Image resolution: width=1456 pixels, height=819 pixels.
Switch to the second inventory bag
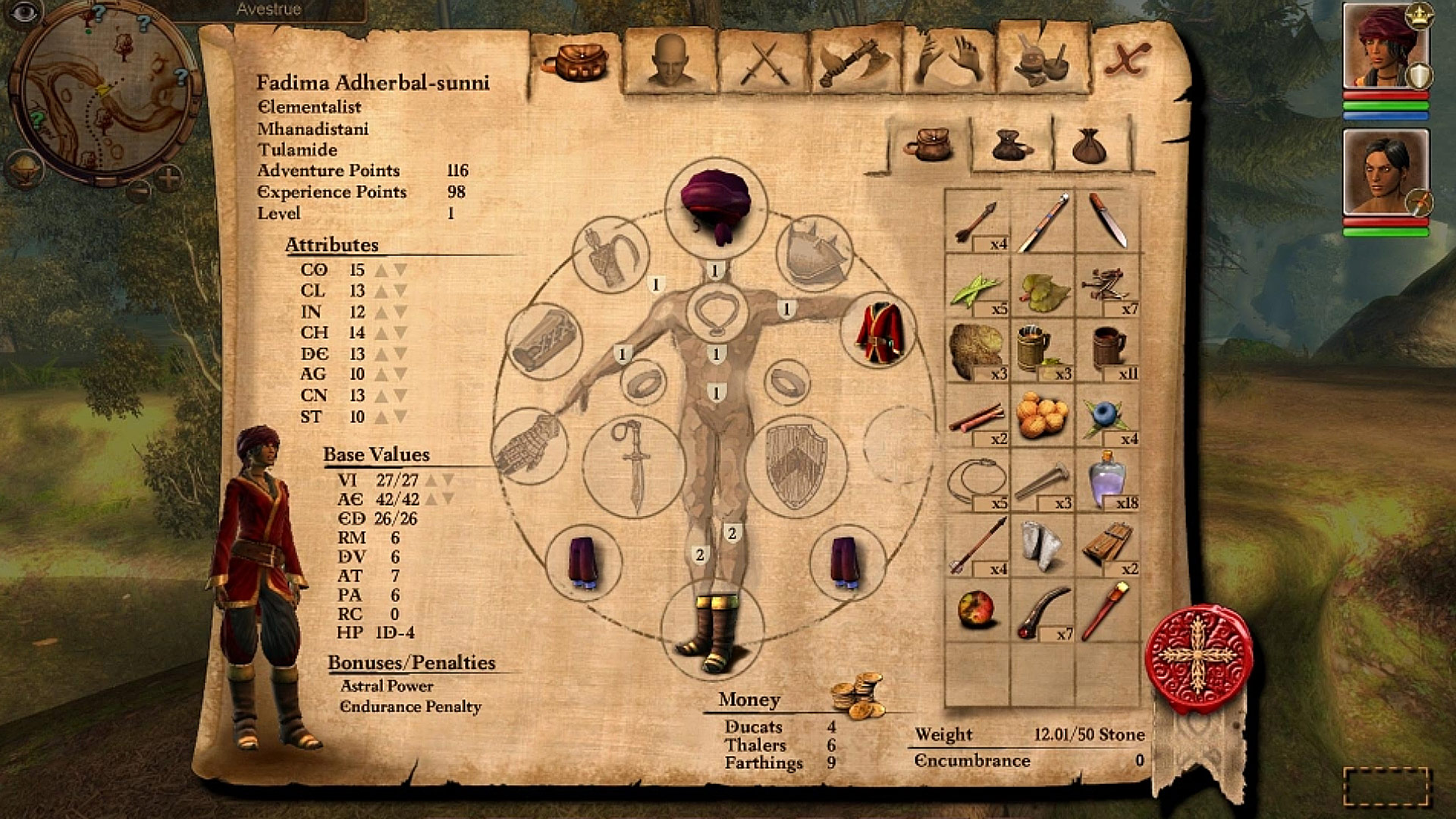tap(1012, 145)
